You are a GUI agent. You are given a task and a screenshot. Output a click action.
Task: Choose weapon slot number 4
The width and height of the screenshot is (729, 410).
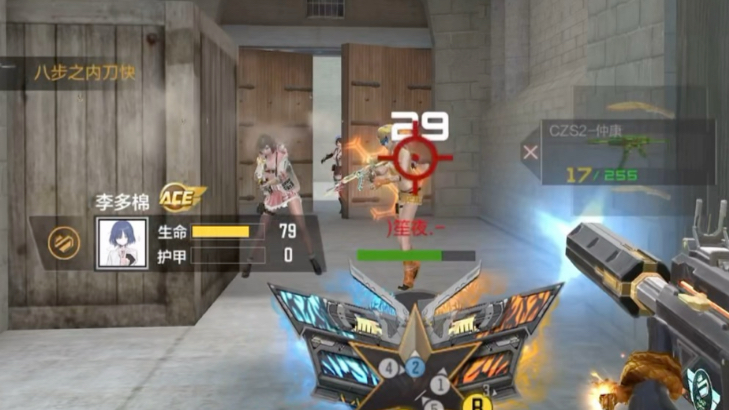(389, 369)
